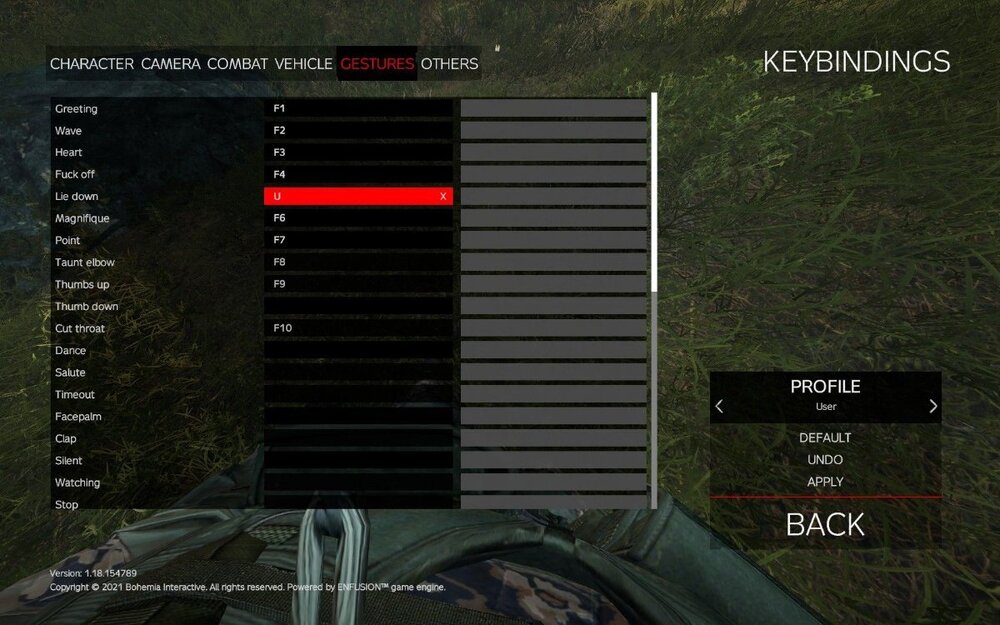1000x625 pixels.
Task: Edit the Greeting F1 keybinding
Action: point(357,109)
